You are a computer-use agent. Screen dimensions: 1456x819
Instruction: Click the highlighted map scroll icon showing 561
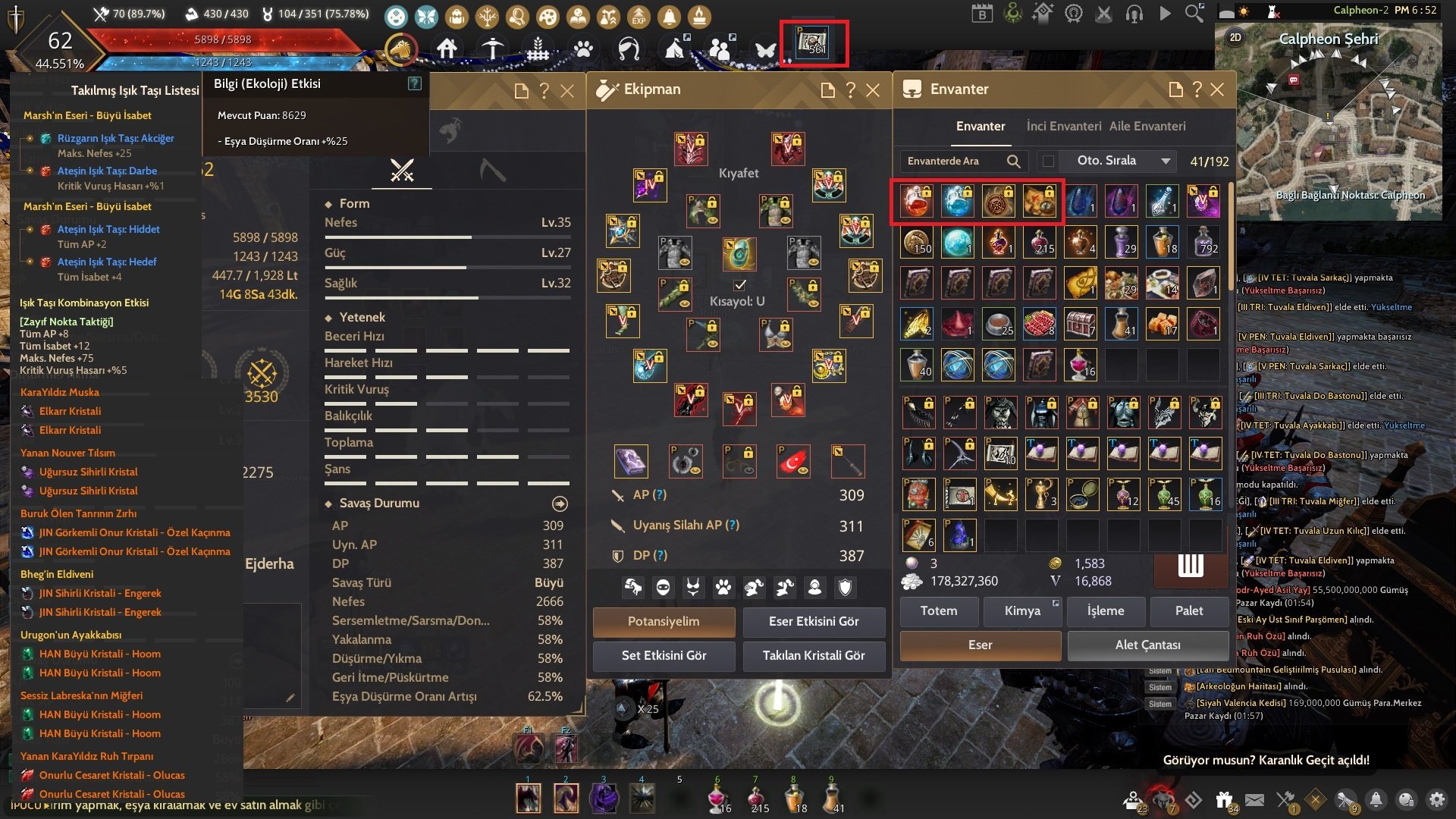point(812,44)
